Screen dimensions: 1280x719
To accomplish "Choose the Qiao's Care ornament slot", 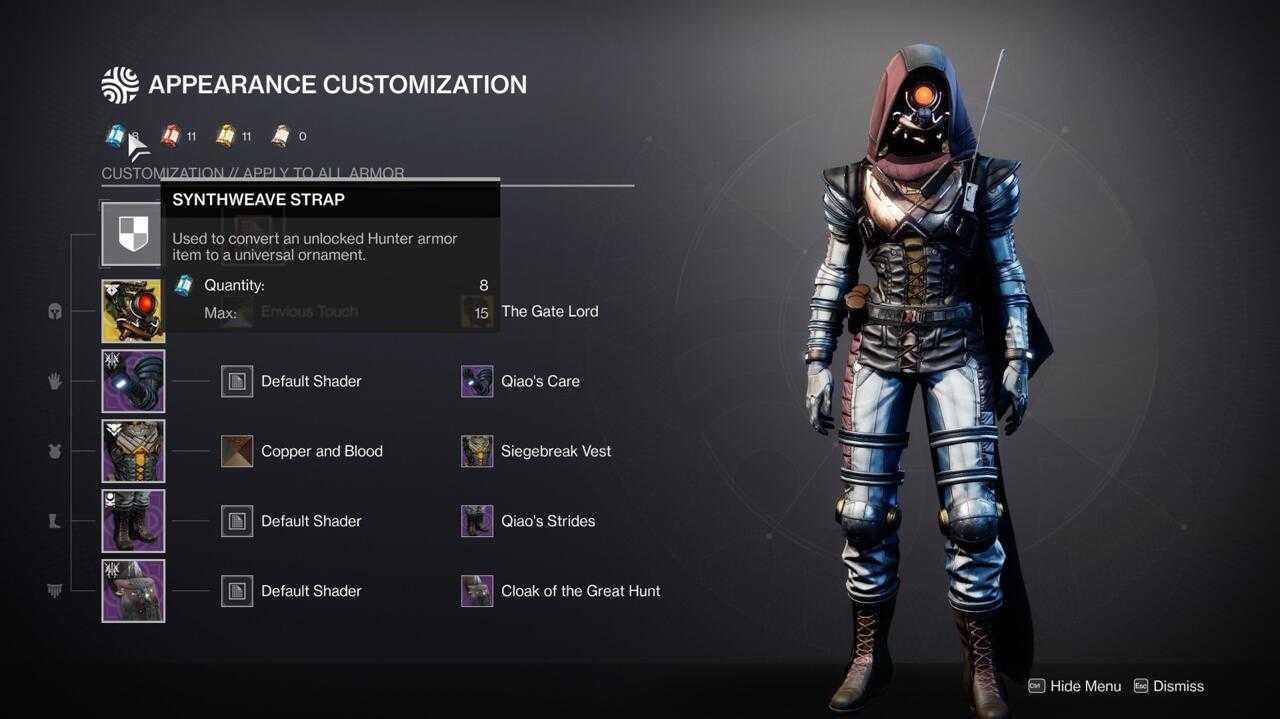I will (x=477, y=381).
